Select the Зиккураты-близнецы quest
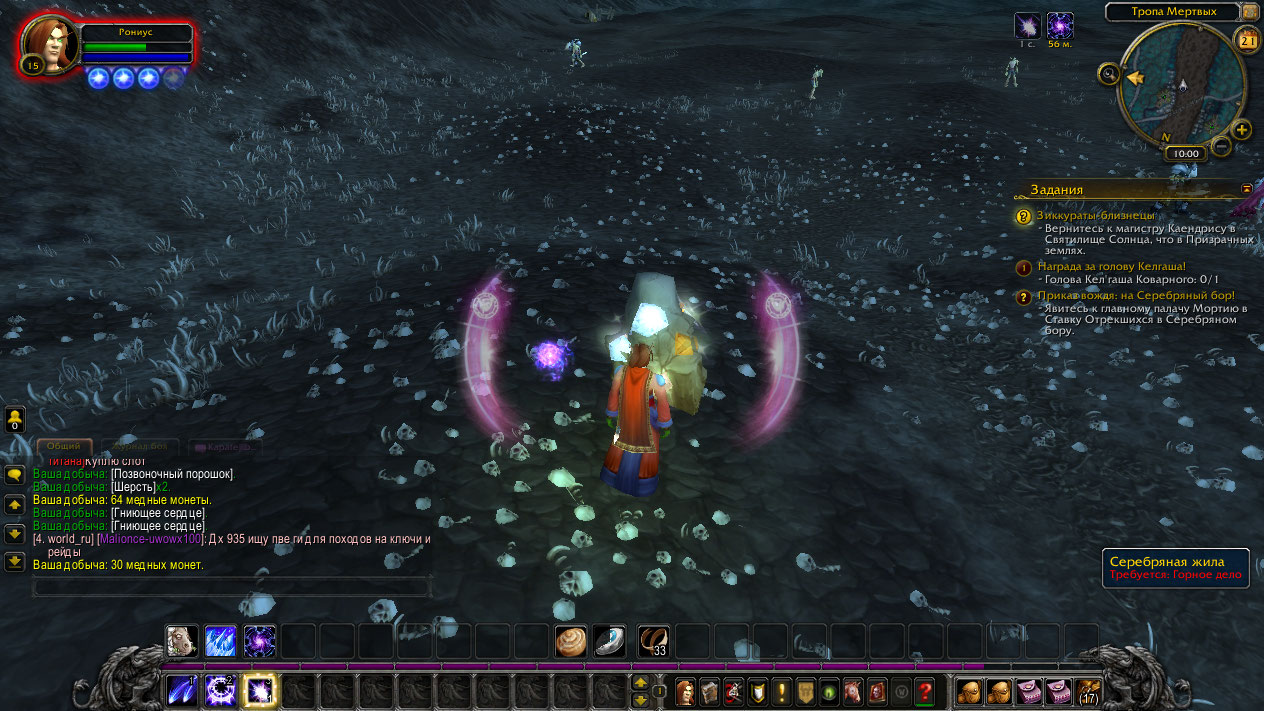1264x711 pixels. [x=1095, y=215]
